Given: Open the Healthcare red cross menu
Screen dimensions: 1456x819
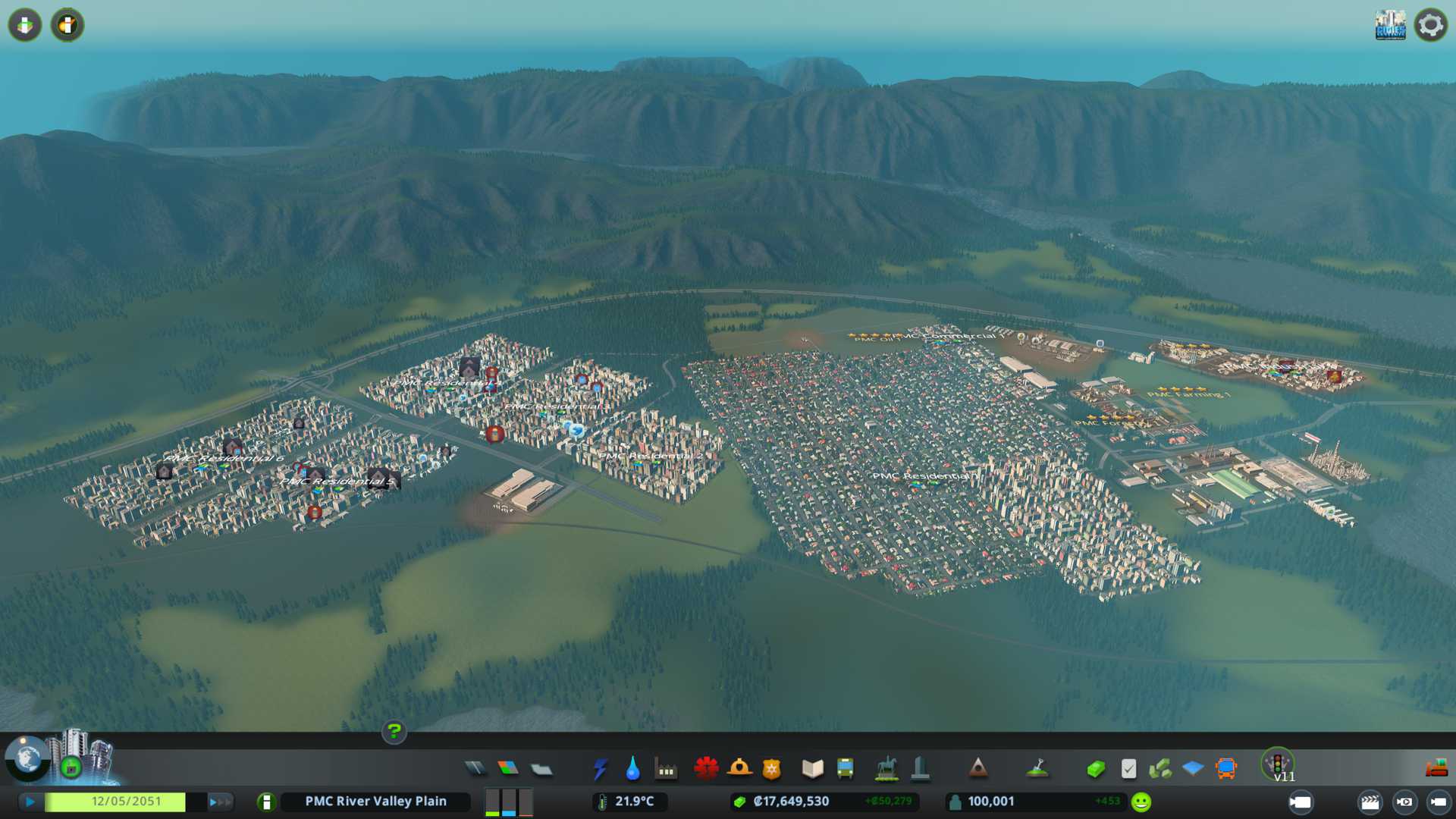Looking at the screenshot, I should tap(706, 769).
